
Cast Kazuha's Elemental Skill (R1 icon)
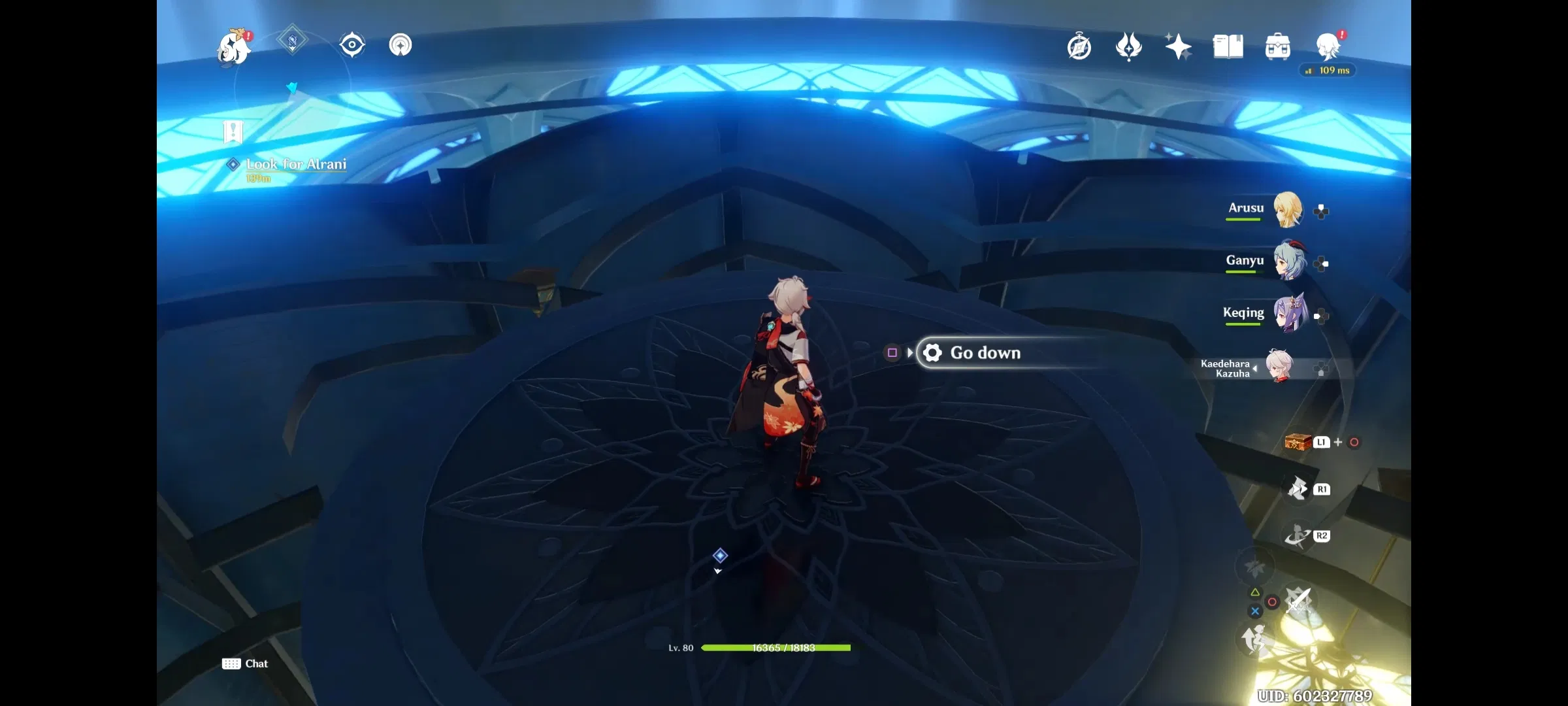[1297, 488]
